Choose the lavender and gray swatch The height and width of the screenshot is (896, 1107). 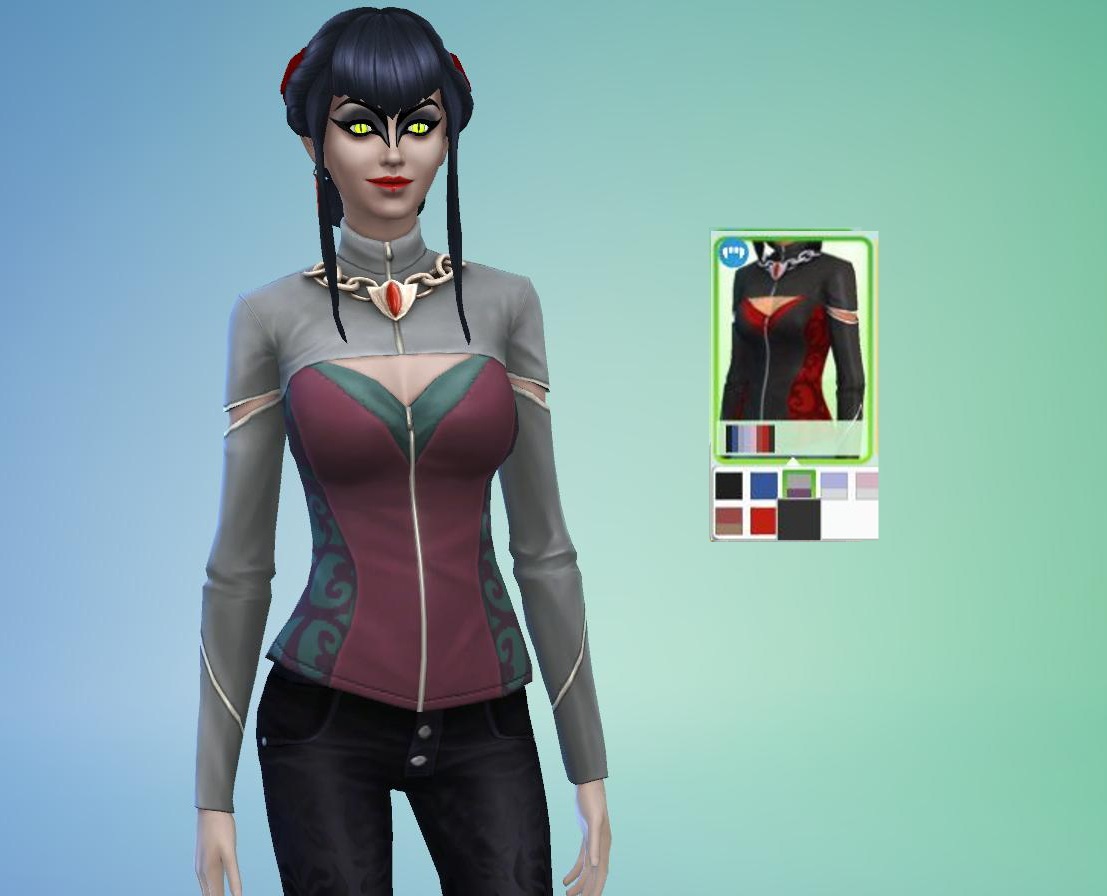(x=834, y=486)
